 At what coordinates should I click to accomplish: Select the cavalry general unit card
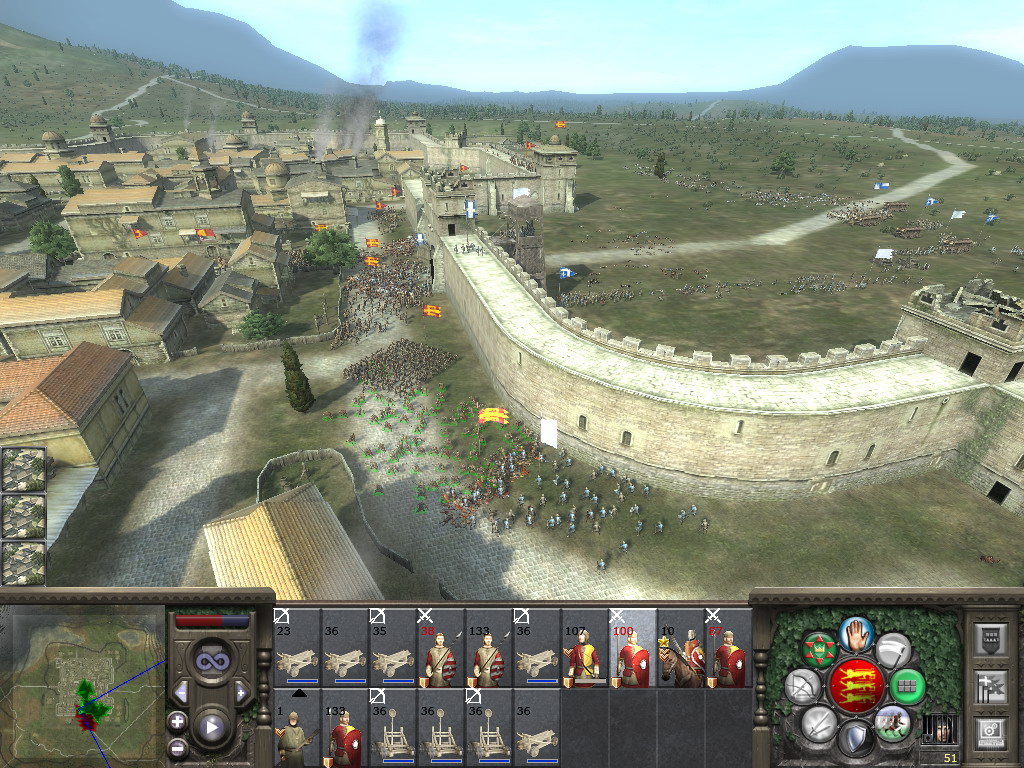coord(681,648)
